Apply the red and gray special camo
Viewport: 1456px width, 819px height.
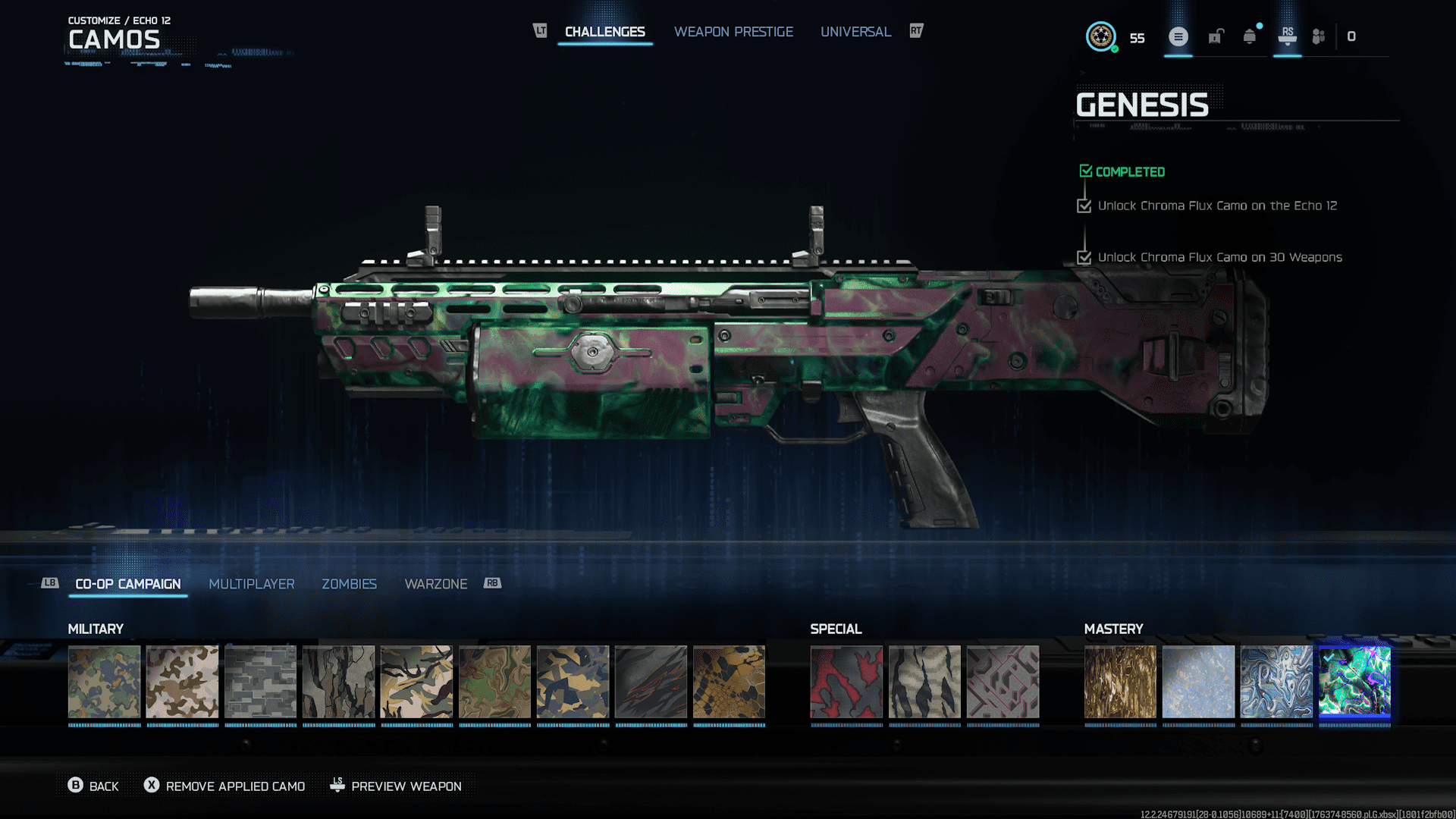[846, 682]
